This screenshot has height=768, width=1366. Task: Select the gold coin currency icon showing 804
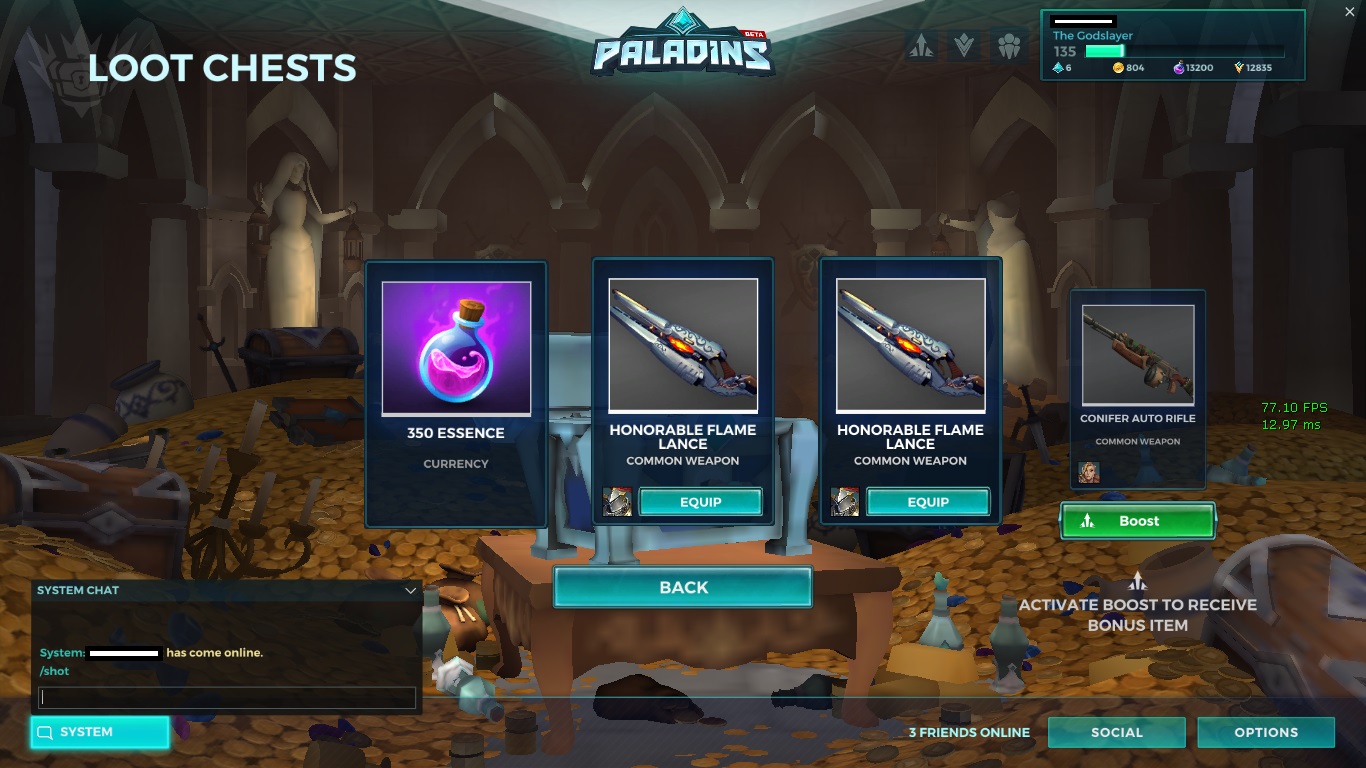click(x=1118, y=68)
